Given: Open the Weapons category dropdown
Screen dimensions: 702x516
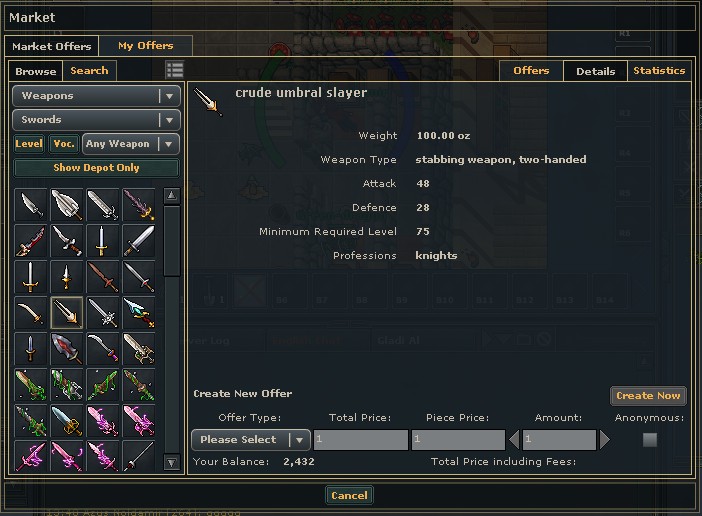Looking at the screenshot, I should point(96,96).
